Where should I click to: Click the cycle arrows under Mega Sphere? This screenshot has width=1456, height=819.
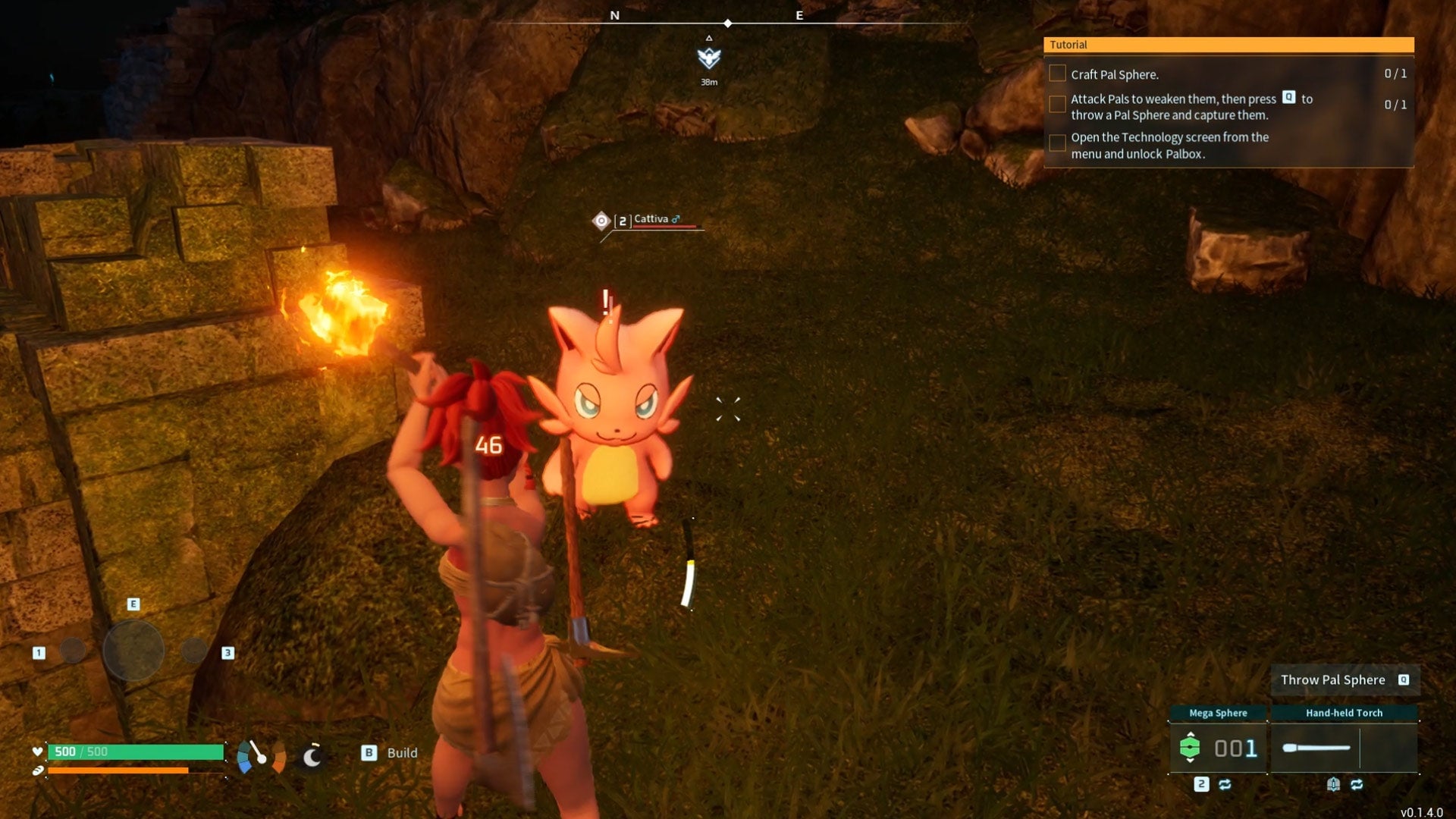(1225, 786)
